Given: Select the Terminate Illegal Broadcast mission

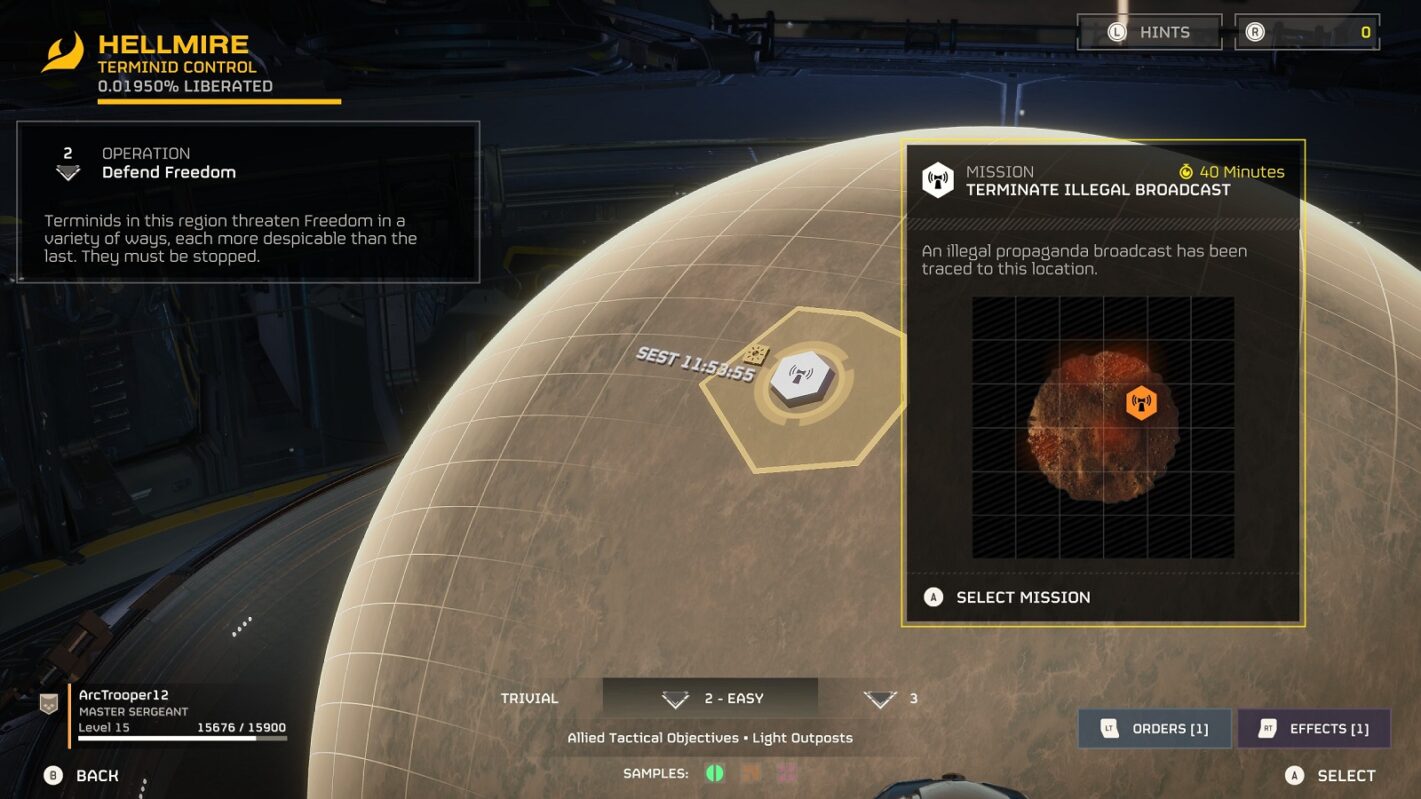Looking at the screenshot, I should coord(1022,597).
